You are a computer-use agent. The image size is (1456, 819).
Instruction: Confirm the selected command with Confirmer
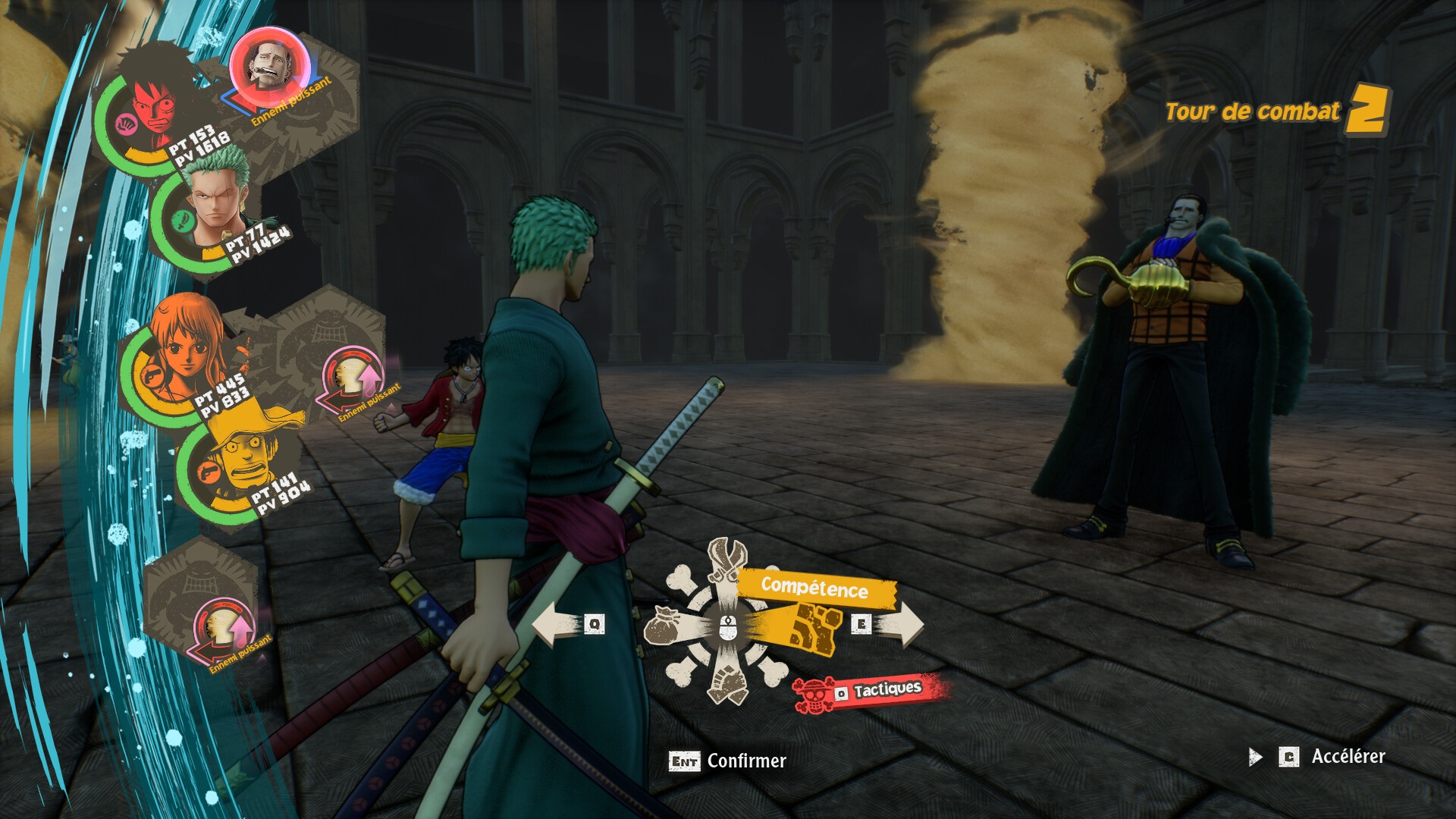(728, 761)
